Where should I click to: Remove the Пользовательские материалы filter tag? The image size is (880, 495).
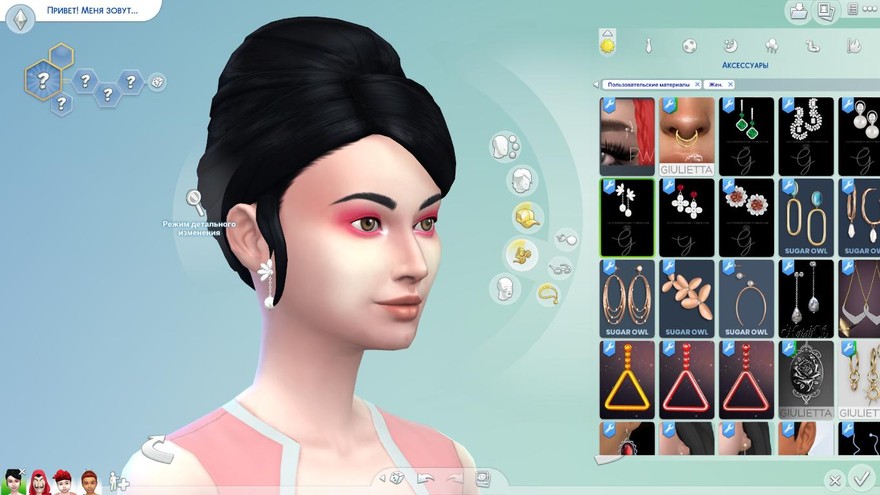pos(697,85)
